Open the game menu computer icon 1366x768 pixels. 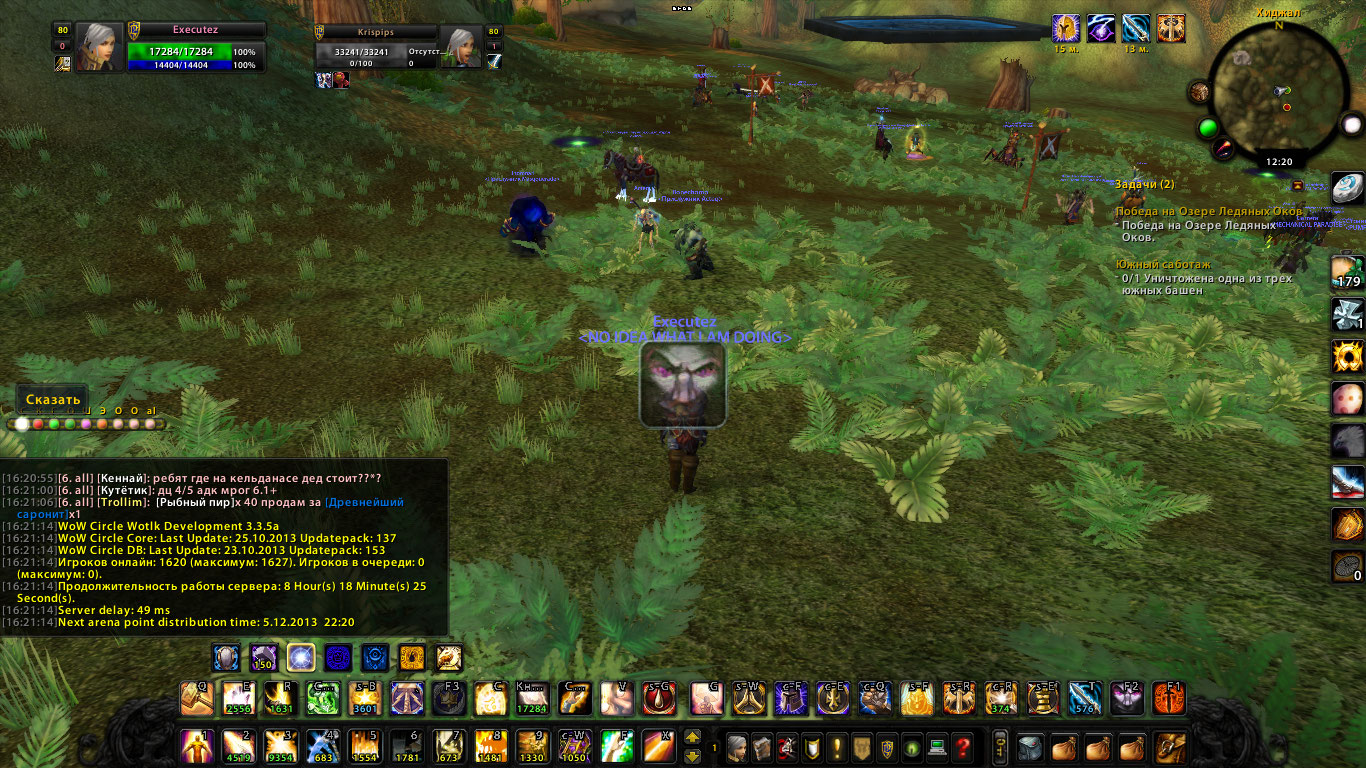[937, 747]
